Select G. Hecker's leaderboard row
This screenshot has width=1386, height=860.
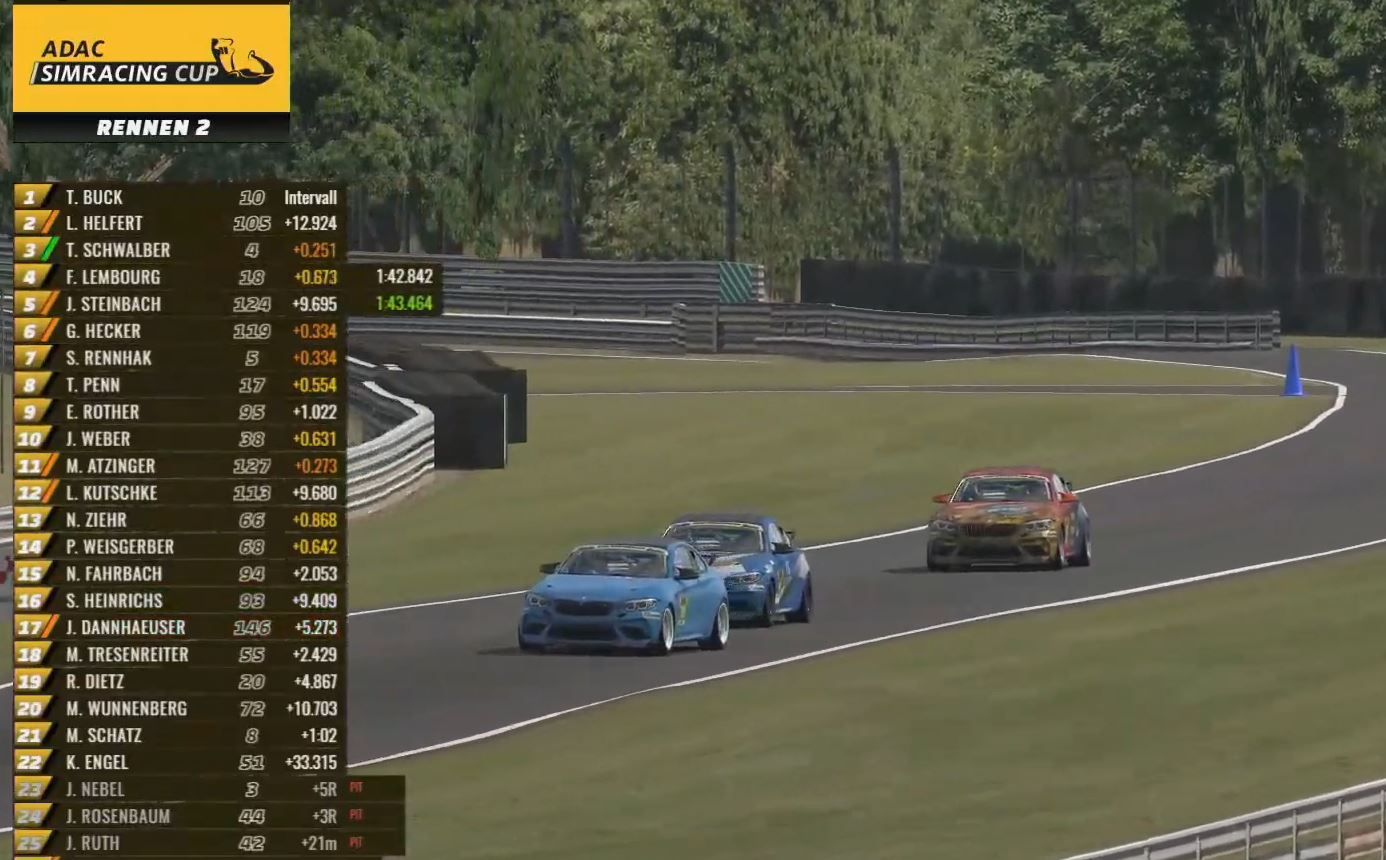(x=180, y=331)
